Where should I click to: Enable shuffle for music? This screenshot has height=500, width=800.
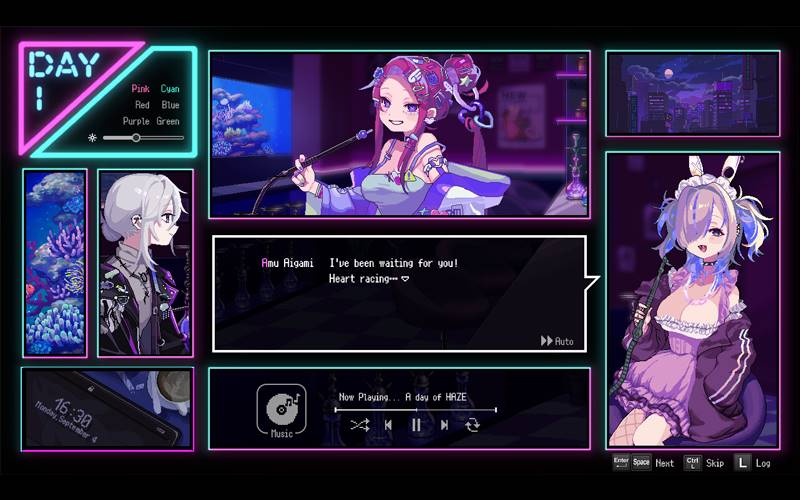(360, 425)
